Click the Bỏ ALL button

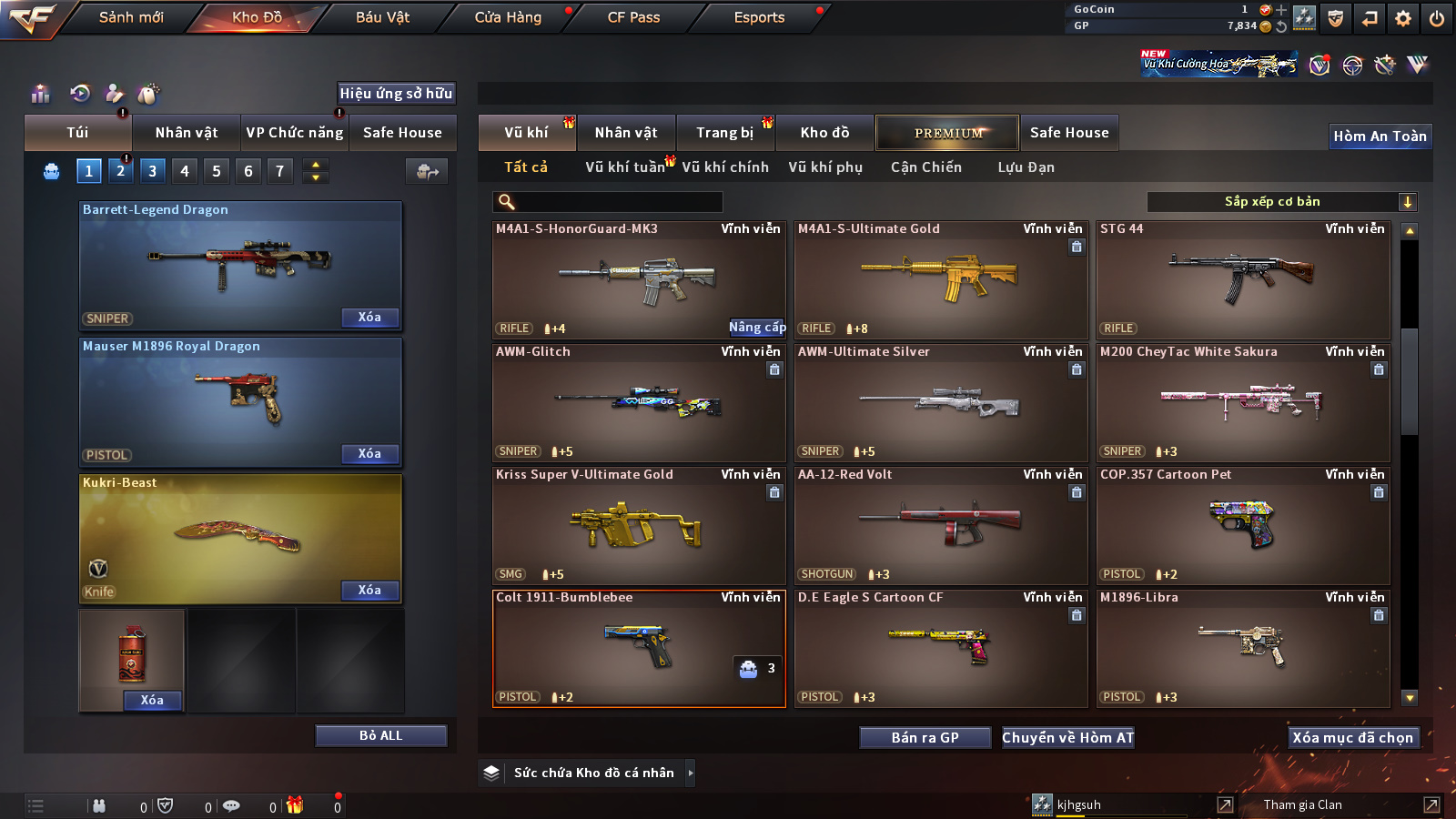coord(380,736)
